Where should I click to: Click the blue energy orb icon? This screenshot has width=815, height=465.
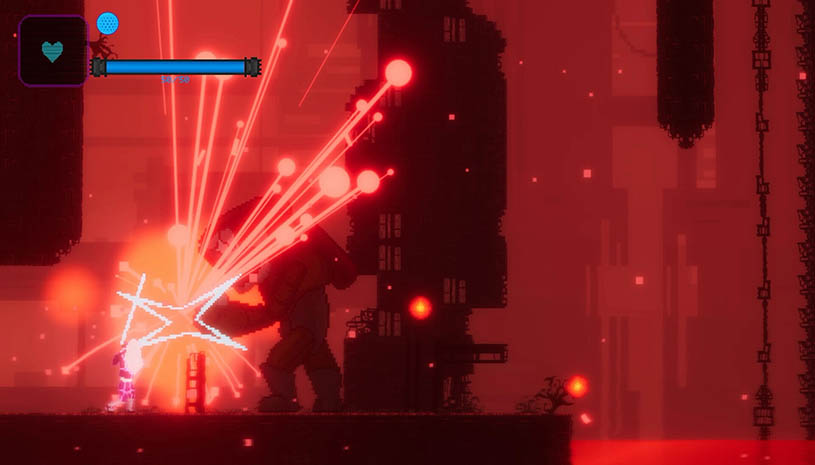(107, 23)
